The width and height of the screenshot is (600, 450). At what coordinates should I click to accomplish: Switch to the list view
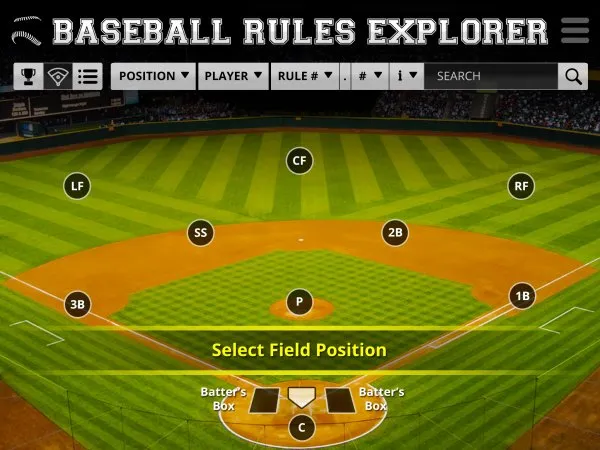[x=88, y=76]
